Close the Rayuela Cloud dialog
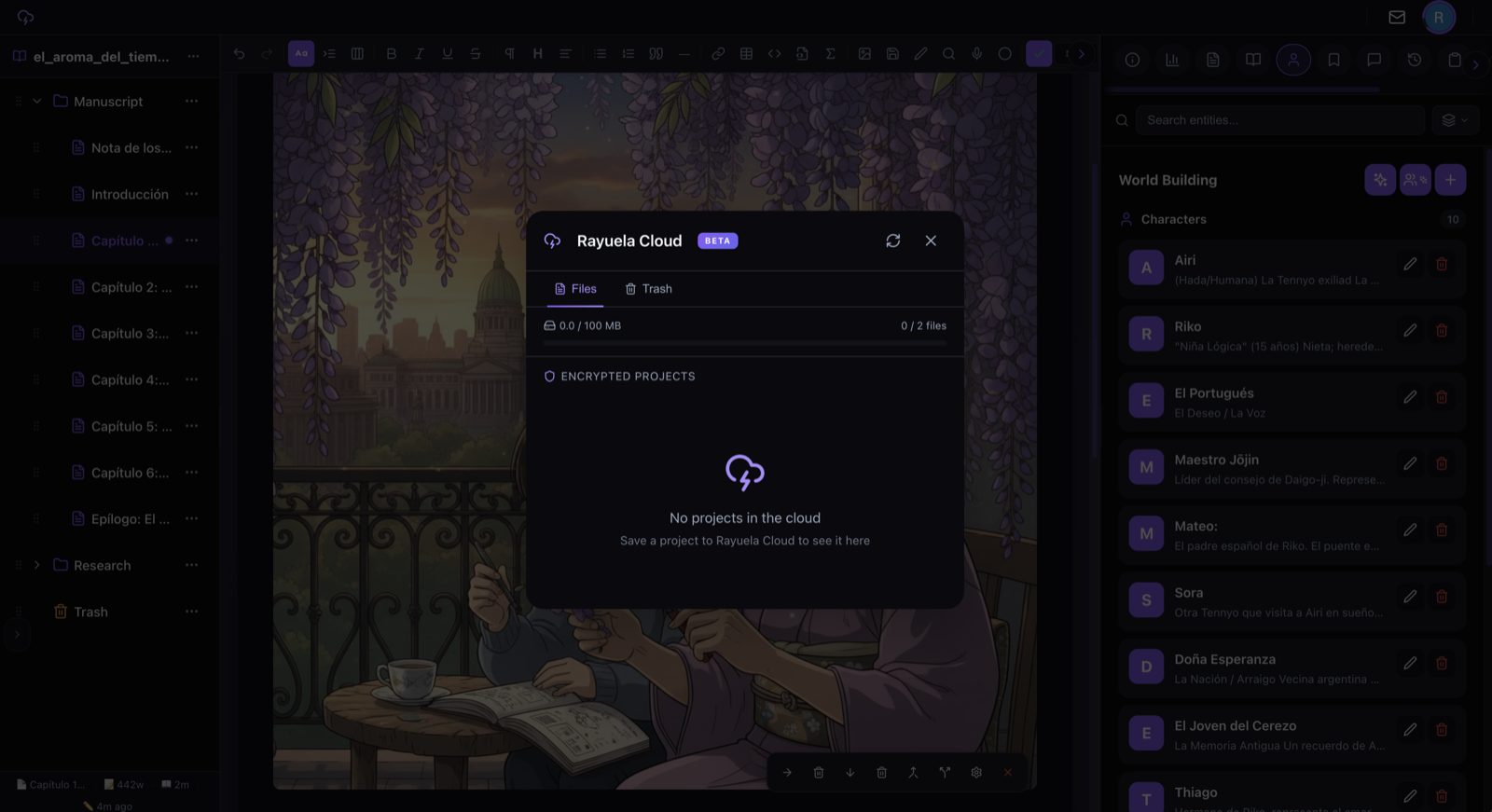Viewport: 1492px width, 812px height. [931, 241]
